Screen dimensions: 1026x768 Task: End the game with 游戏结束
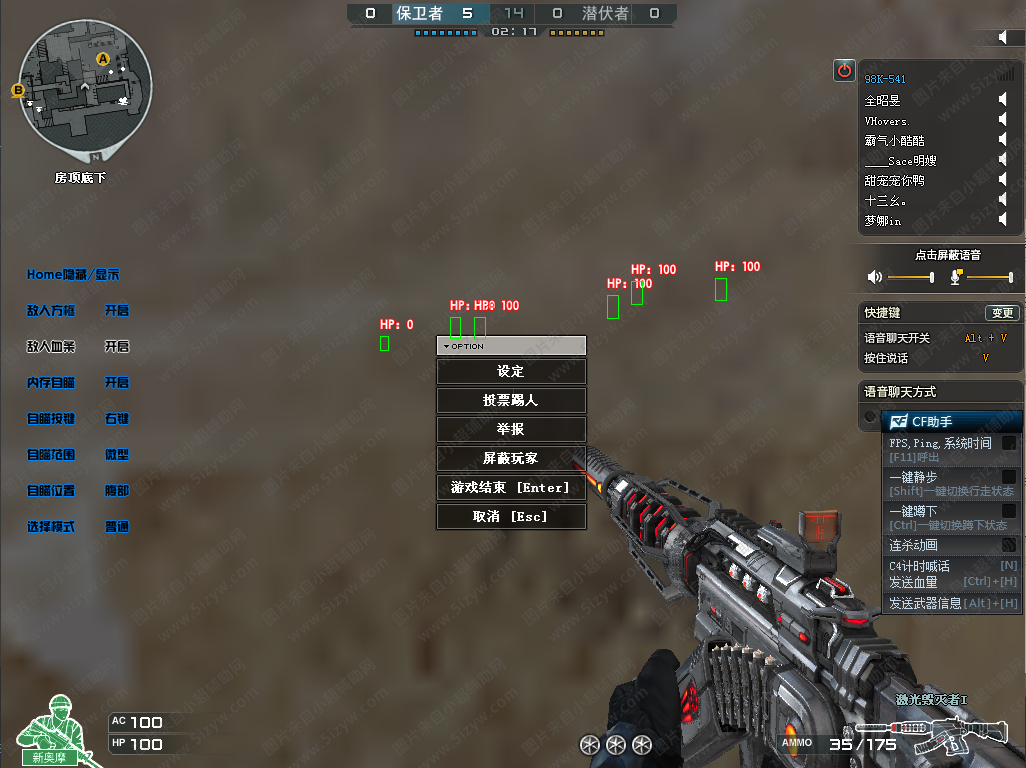tap(511, 487)
